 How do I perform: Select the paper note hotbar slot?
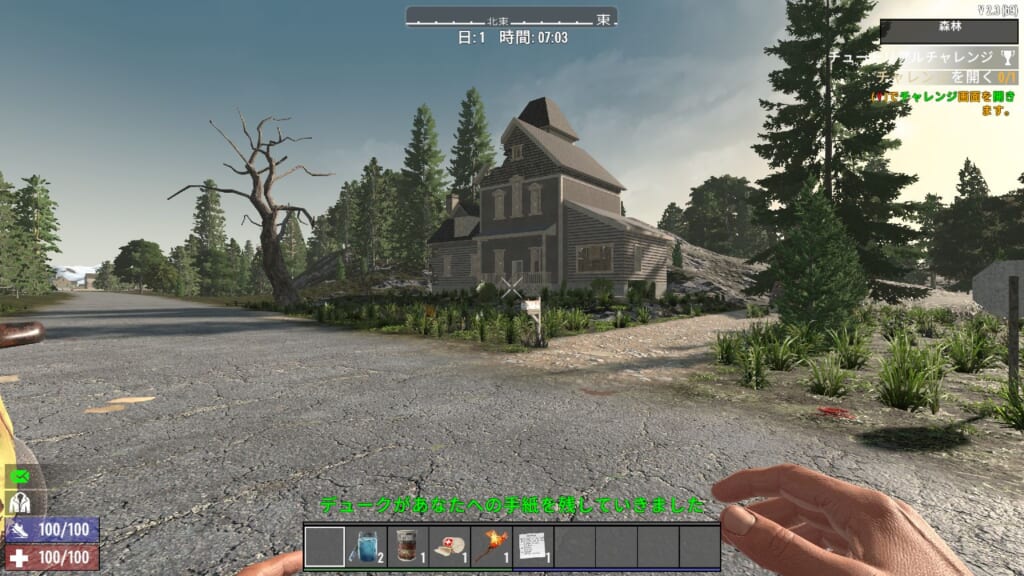(534, 547)
